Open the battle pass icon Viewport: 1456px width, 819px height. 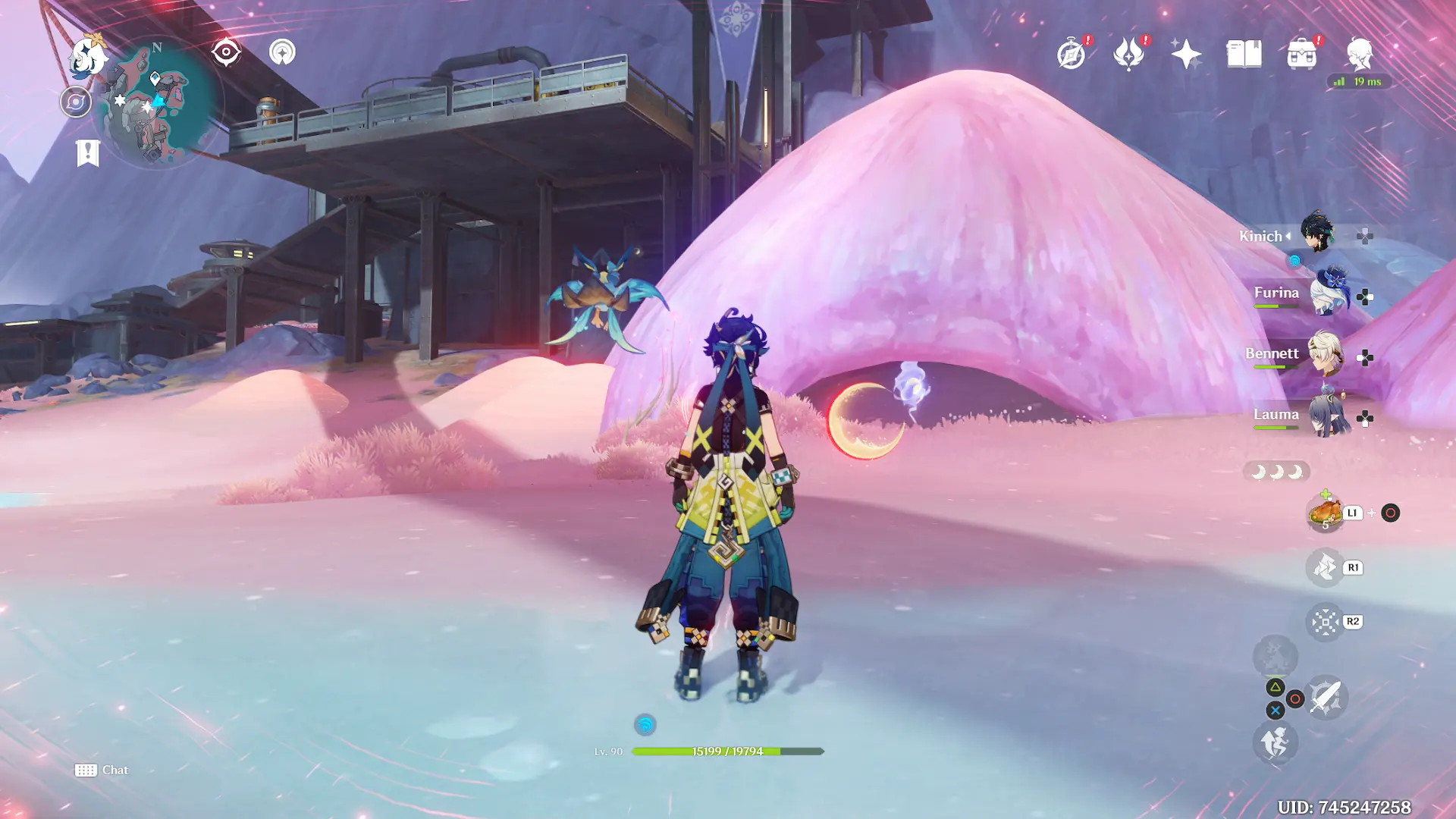(1128, 55)
